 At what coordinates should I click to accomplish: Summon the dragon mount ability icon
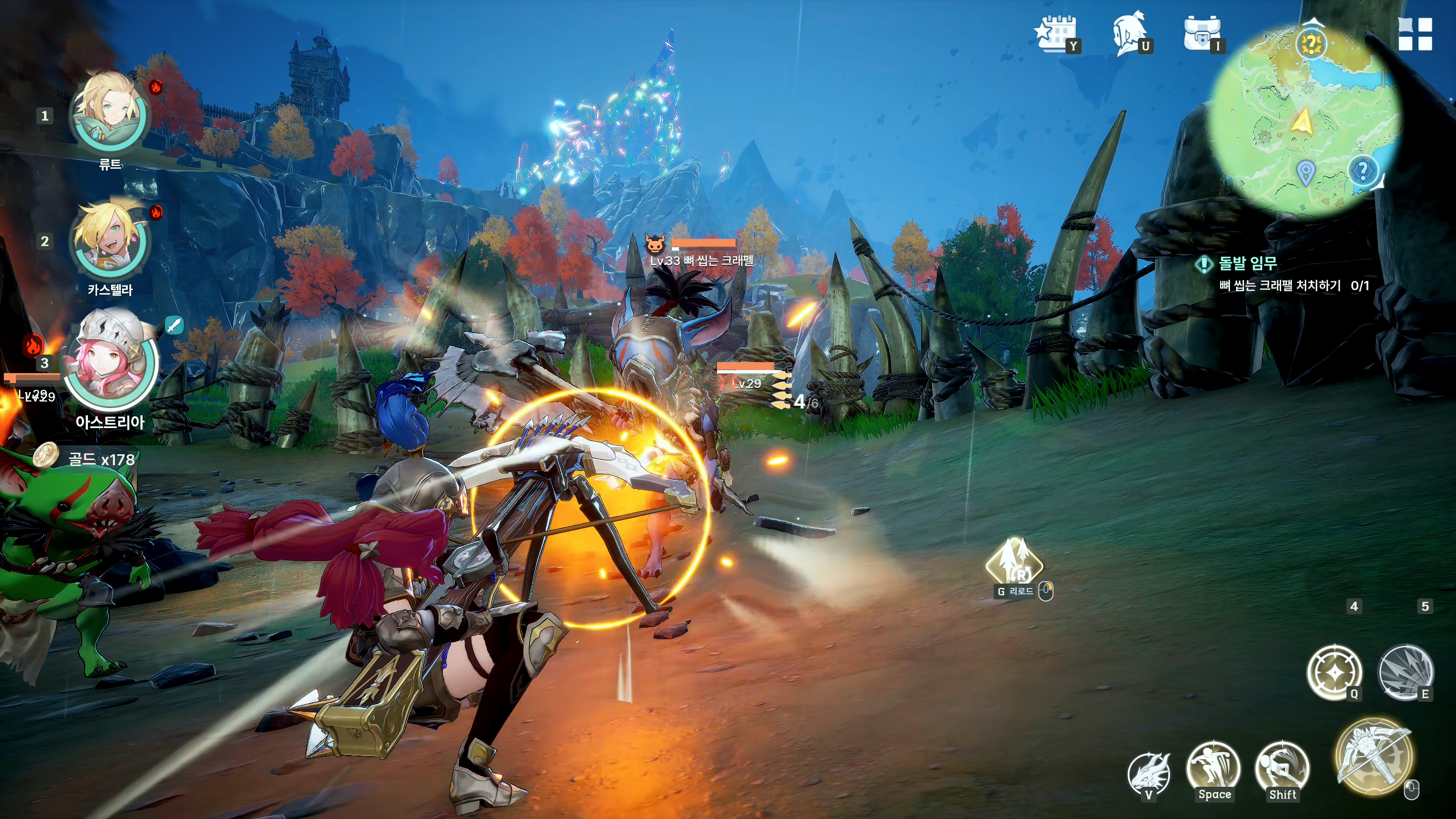(x=1148, y=772)
